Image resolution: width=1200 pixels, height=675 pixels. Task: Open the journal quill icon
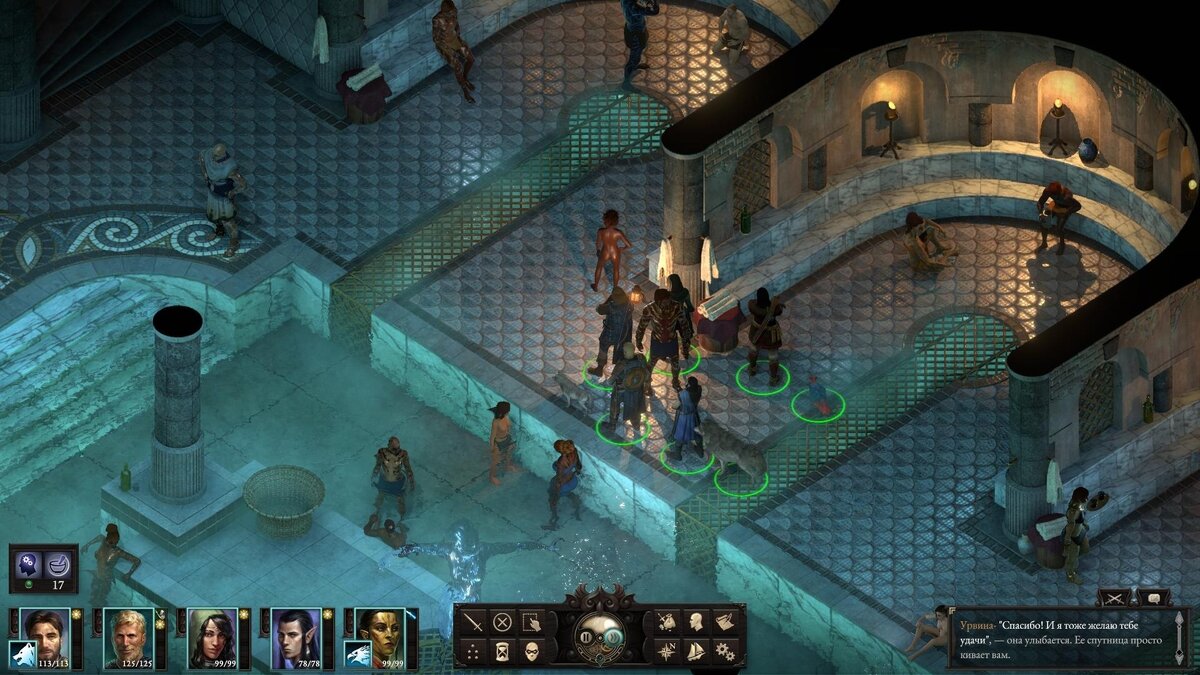click(x=725, y=621)
